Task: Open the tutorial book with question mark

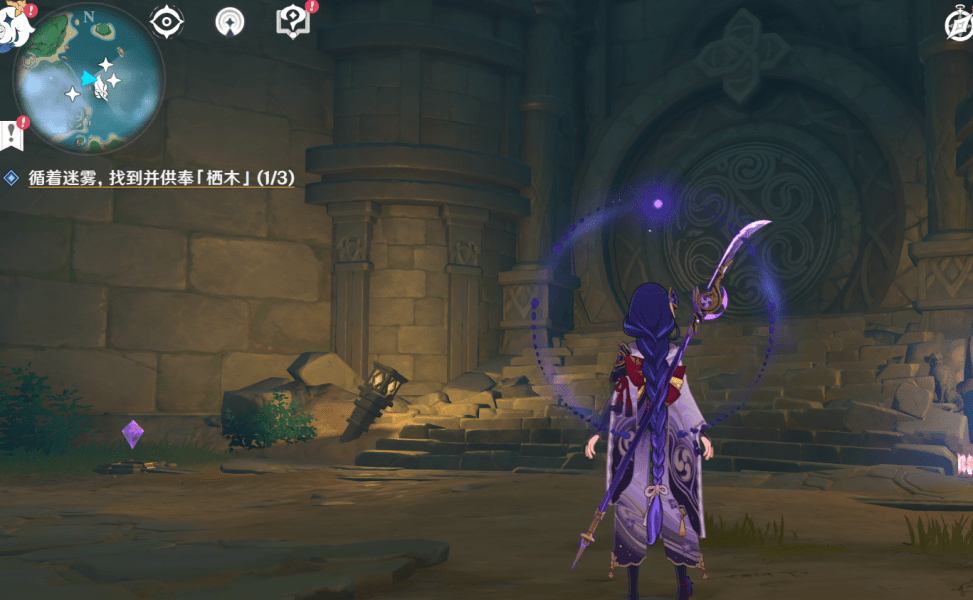Action: 292,21
